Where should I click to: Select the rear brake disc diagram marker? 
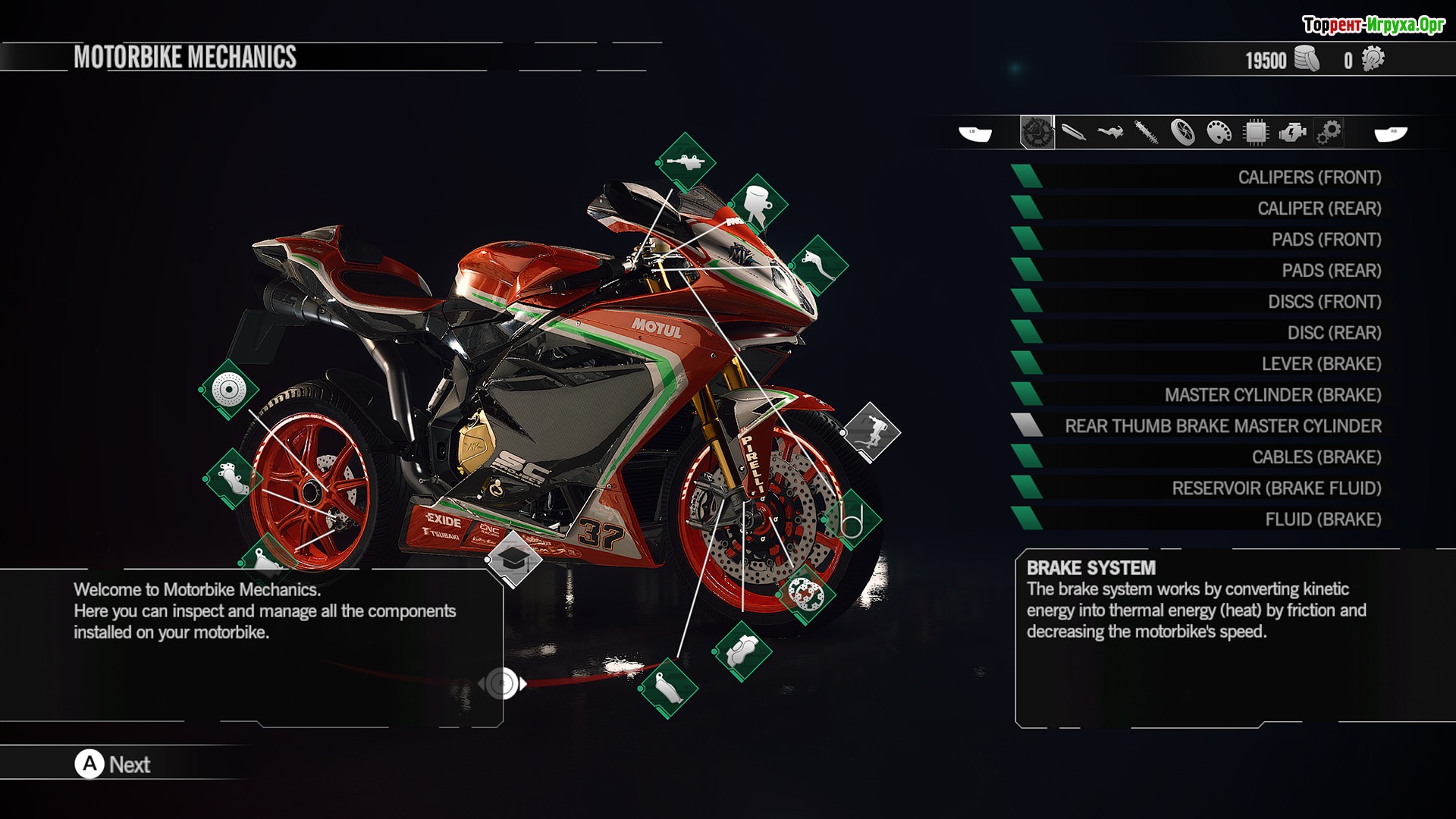pos(228,390)
